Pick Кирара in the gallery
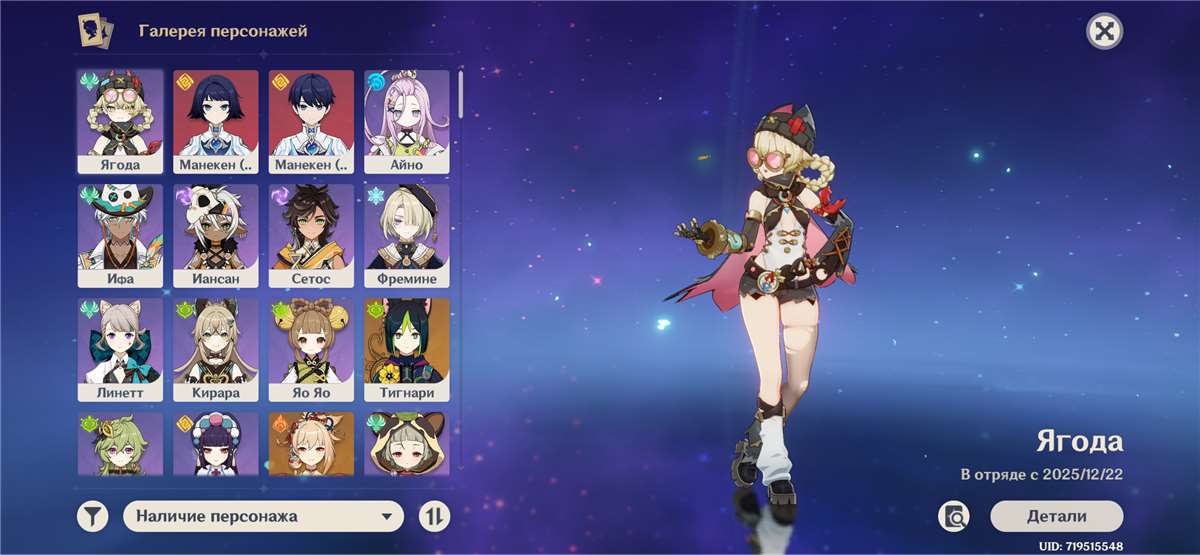This screenshot has width=1200, height=555. (x=215, y=349)
